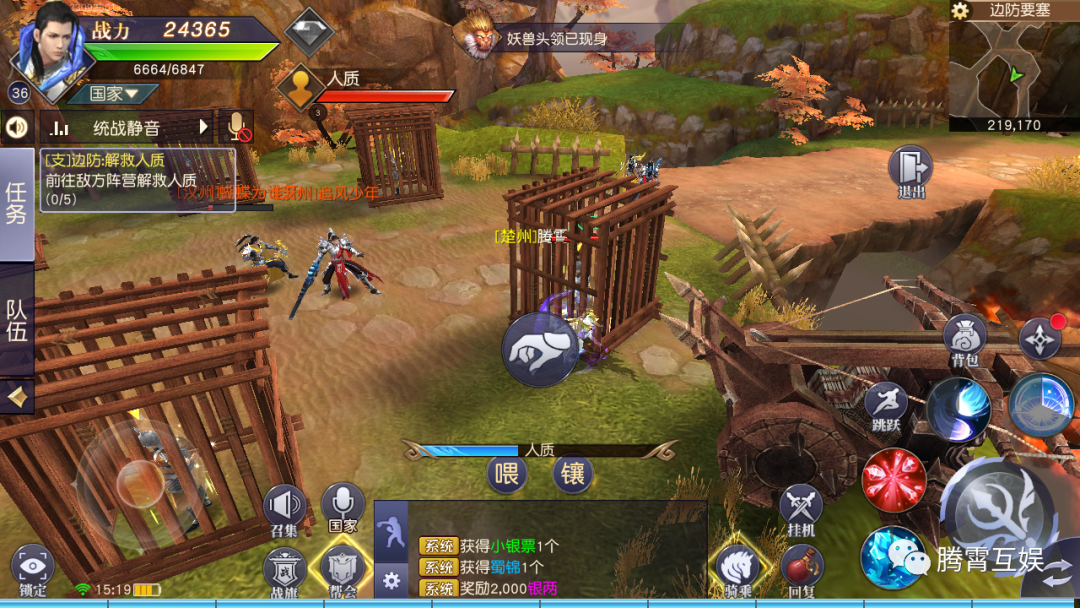Use the 回复 recovery potion

(801, 568)
